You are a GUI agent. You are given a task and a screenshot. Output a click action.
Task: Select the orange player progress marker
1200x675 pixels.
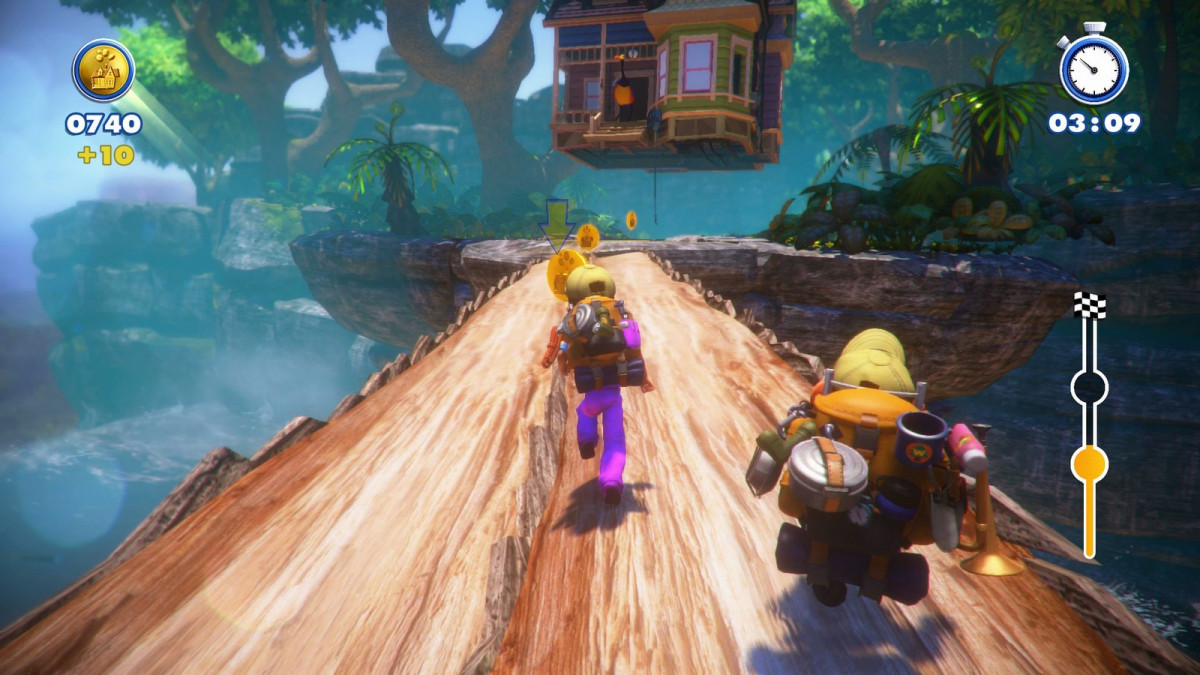[1089, 464]
